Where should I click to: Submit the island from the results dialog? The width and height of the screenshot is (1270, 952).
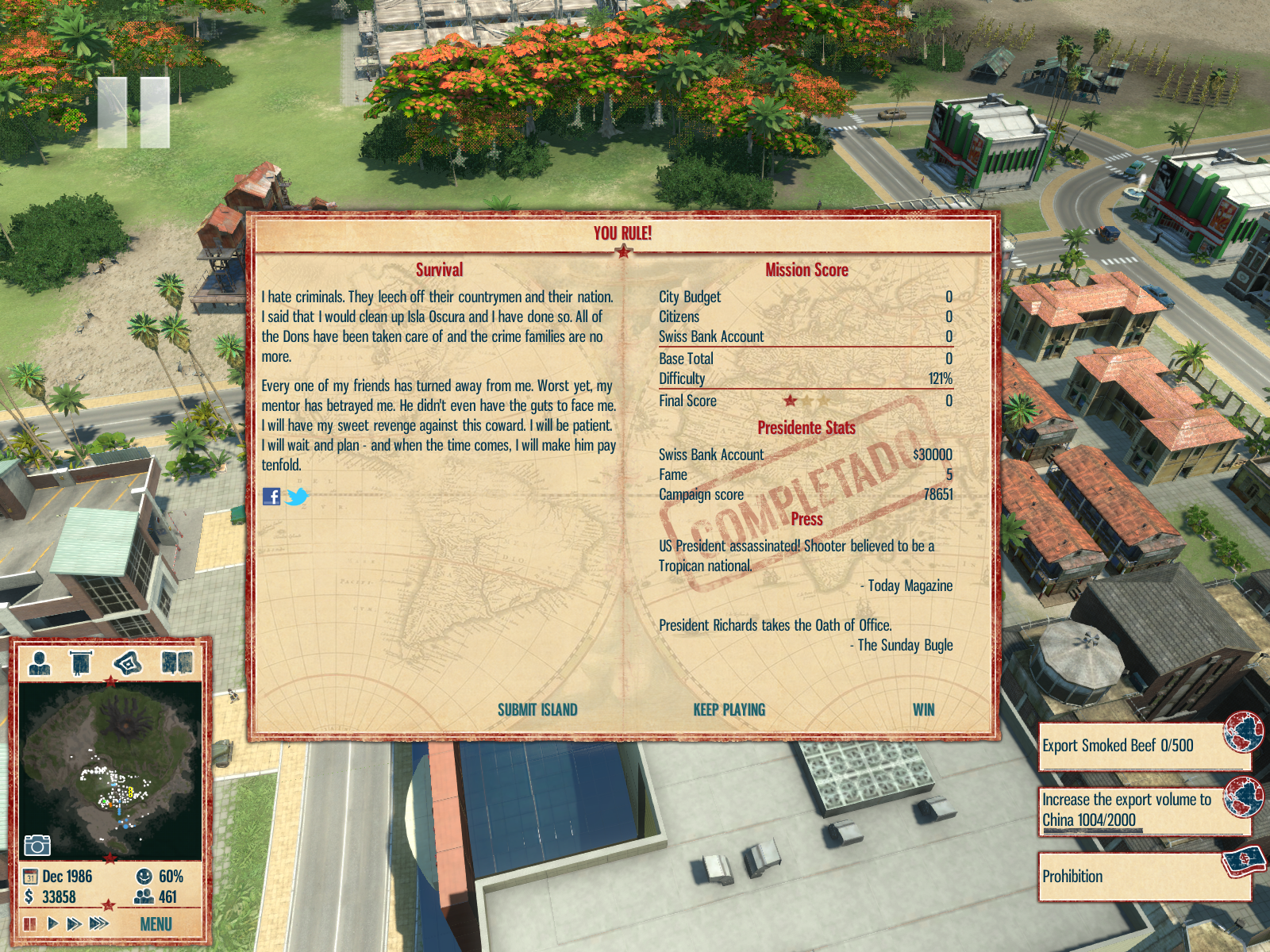pos(537,710)
